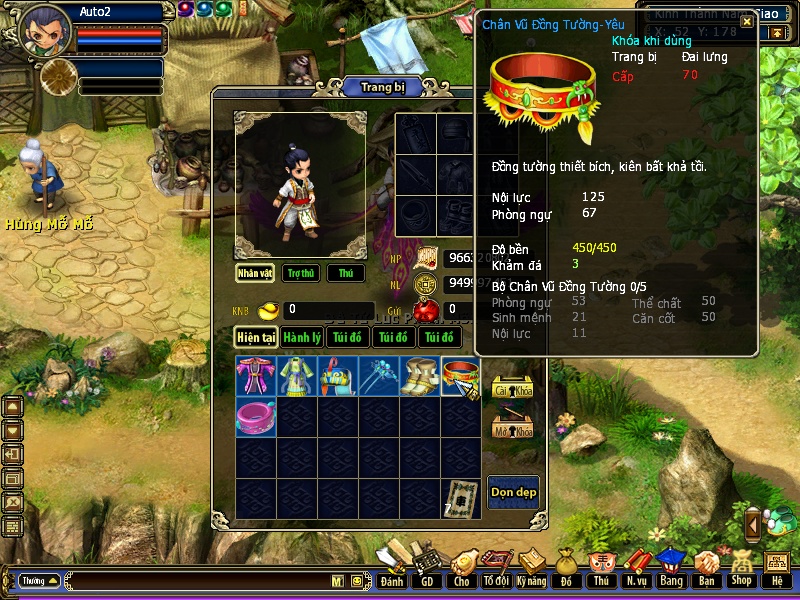Image resolution: width=800 pixels, height=600 pixels.
Task: Select the Hiện tại bag tab
Action: [x=256, y=337]
